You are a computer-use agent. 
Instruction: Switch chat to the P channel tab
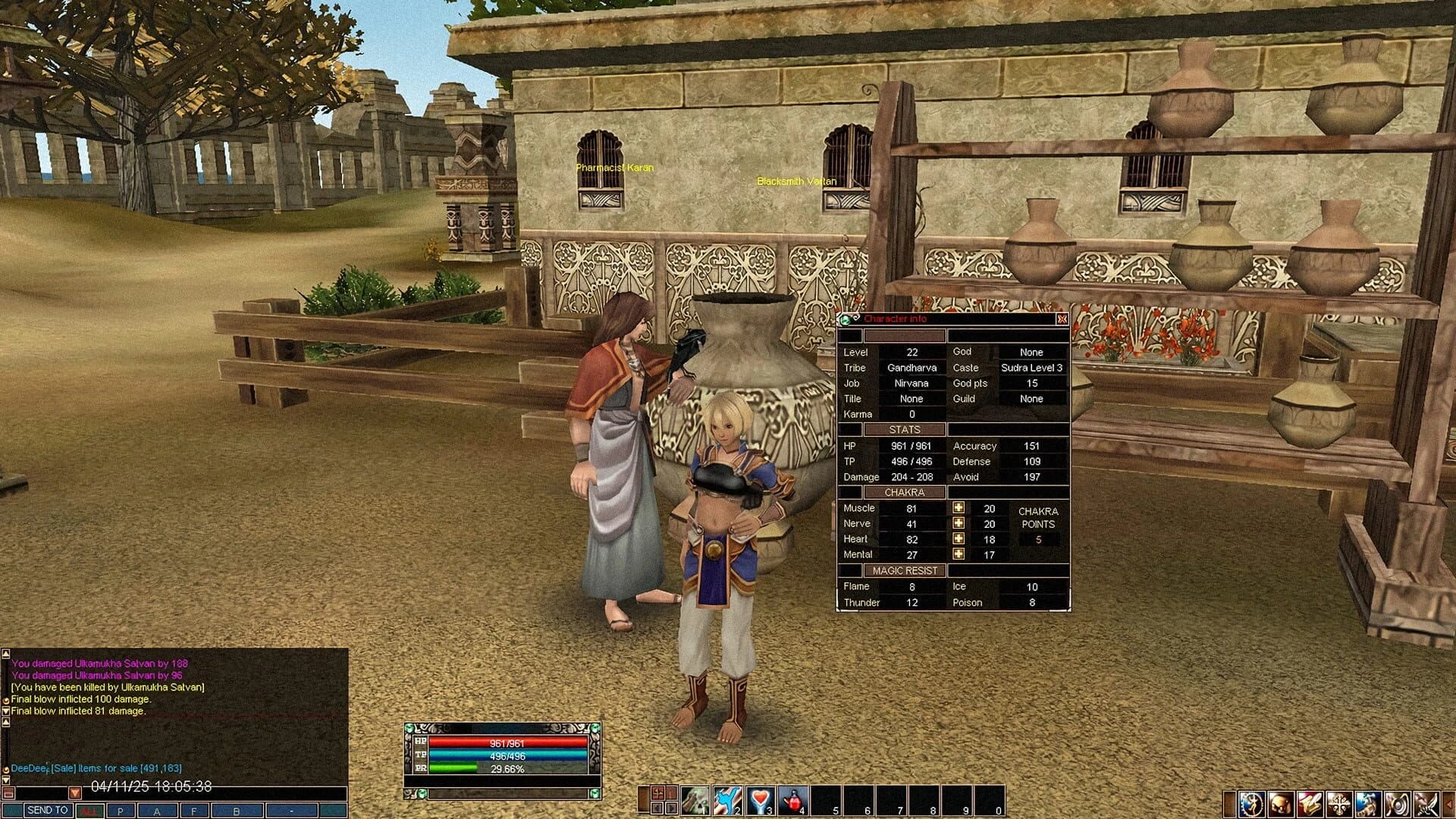pos(121,810)
